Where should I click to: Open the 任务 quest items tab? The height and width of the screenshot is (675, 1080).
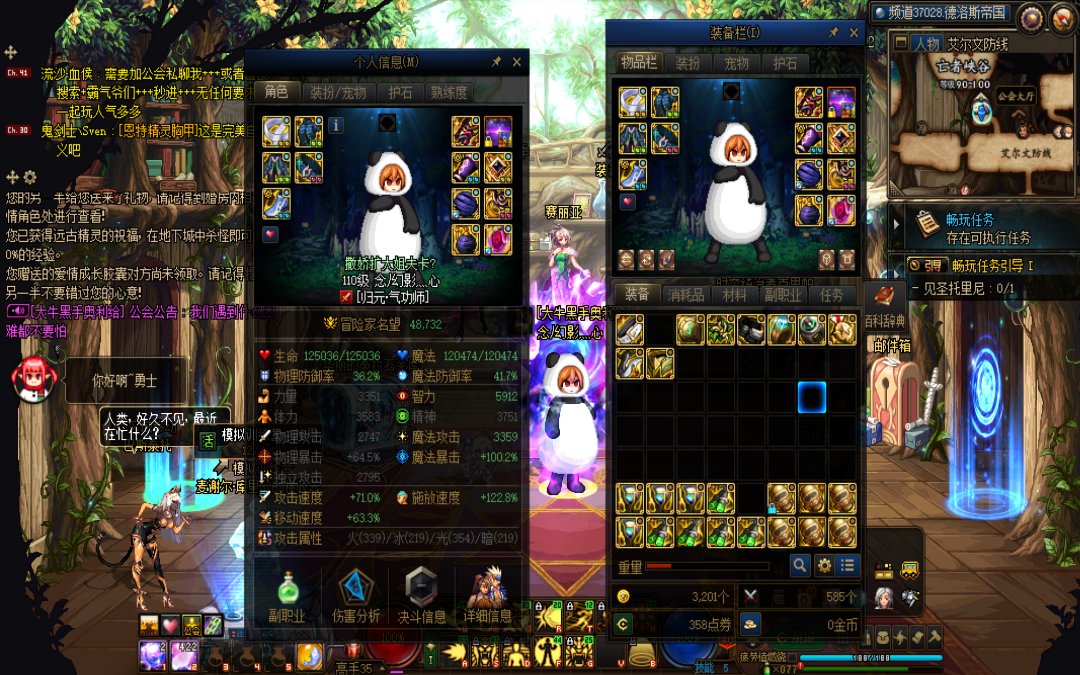(832, 294)
